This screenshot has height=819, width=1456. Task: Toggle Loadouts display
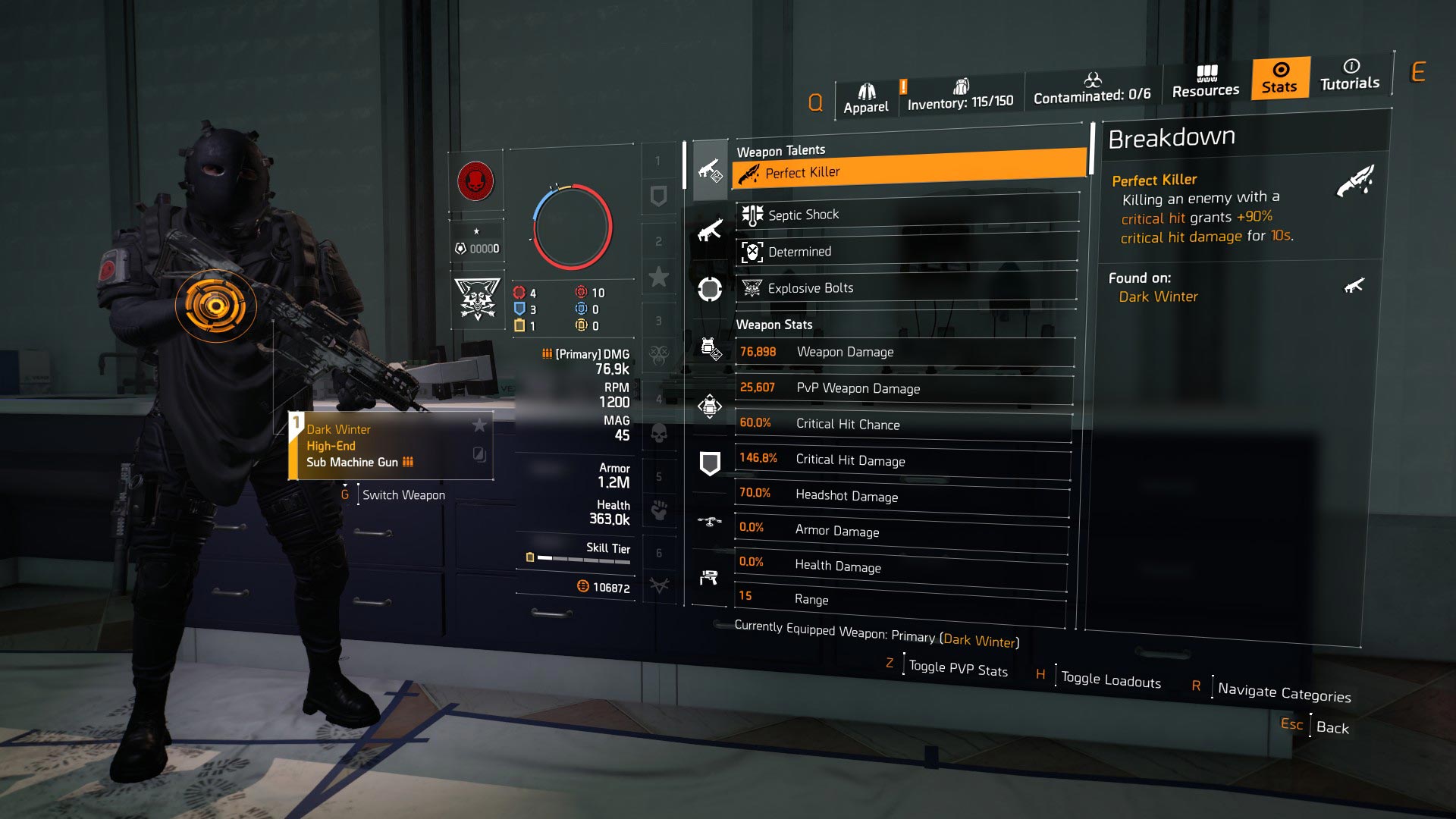pyautogui.click(x=1110, y=680)
